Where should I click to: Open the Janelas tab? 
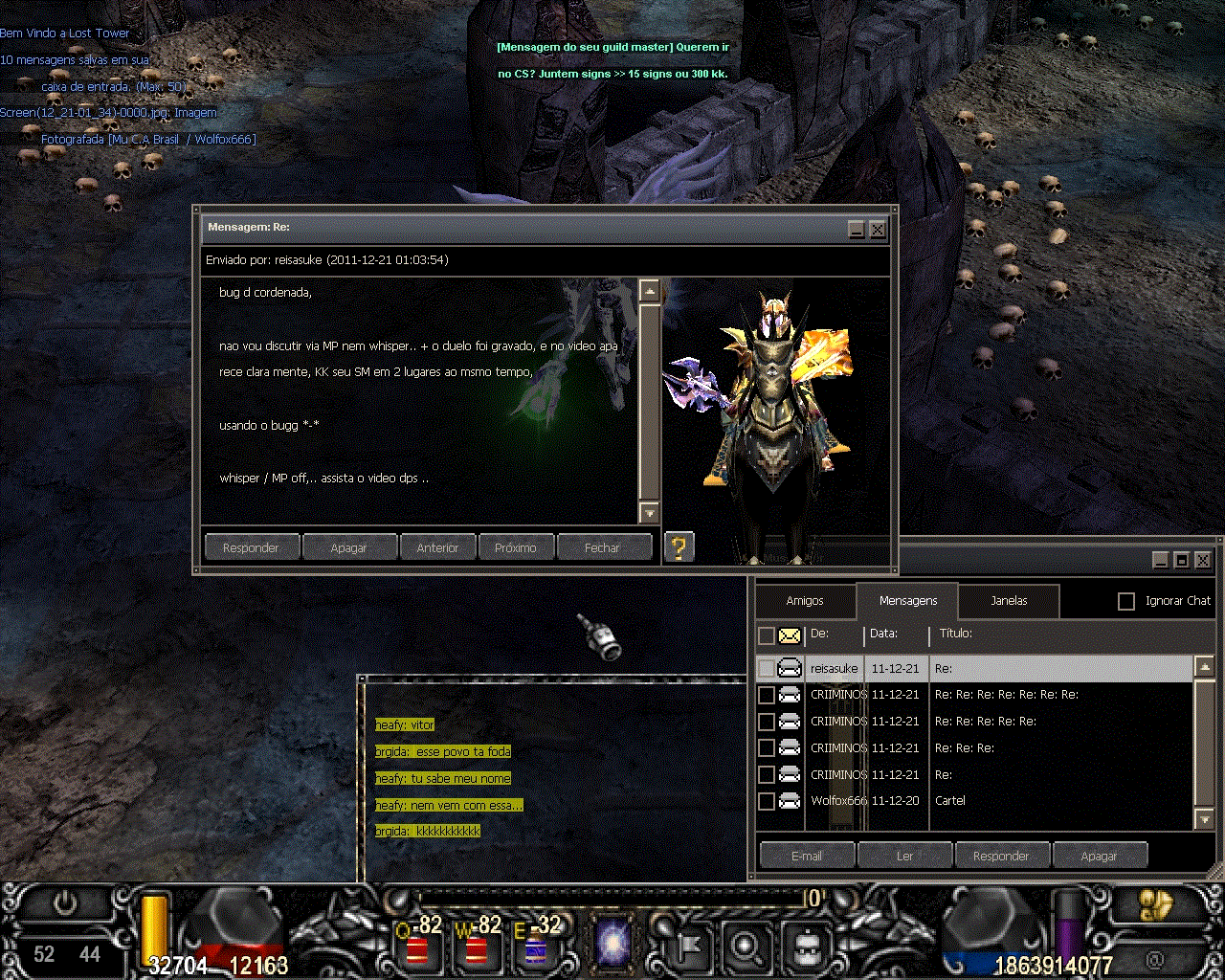1009,601
